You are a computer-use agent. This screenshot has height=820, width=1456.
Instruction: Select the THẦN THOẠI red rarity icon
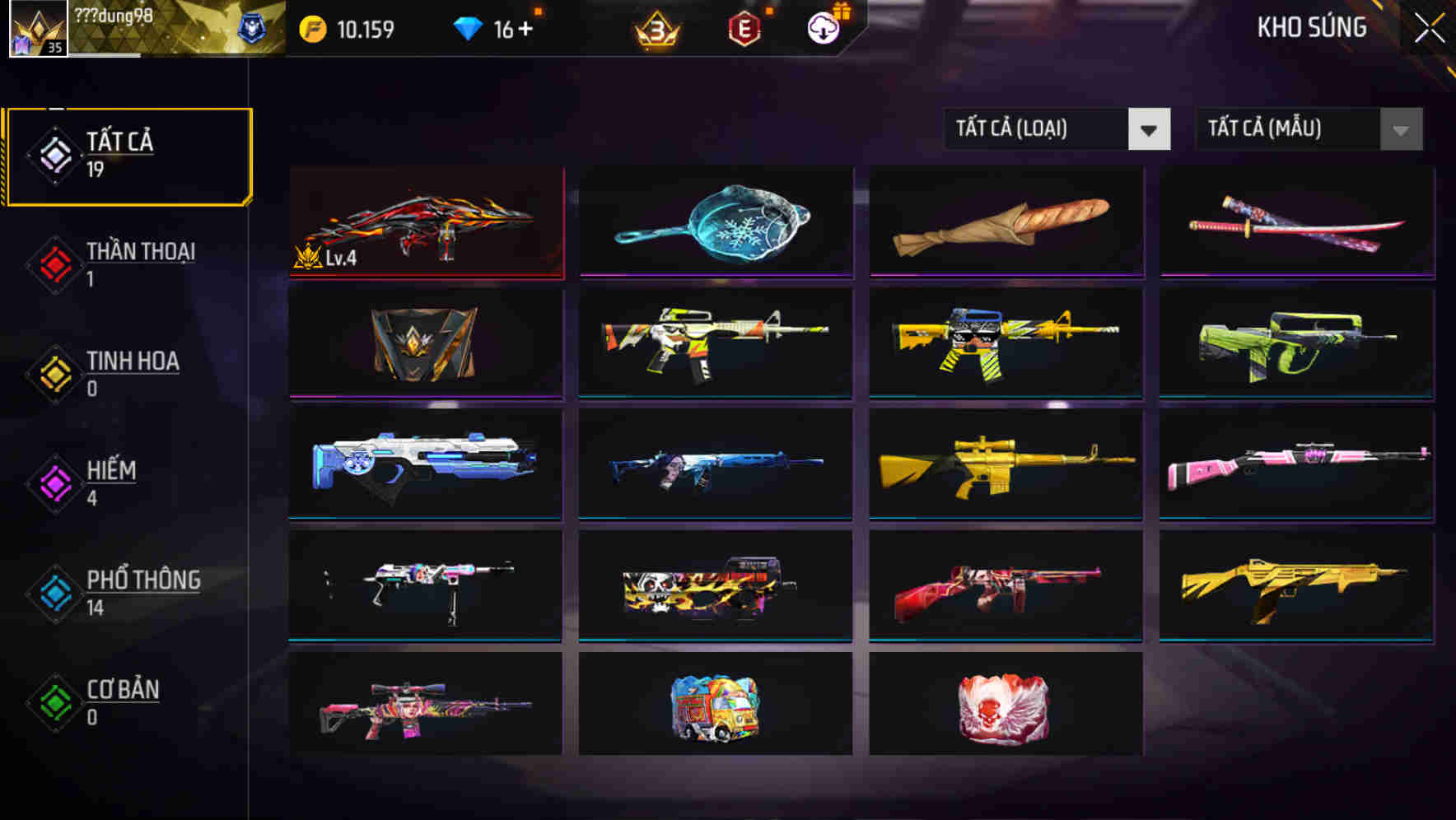pos(54,263)
